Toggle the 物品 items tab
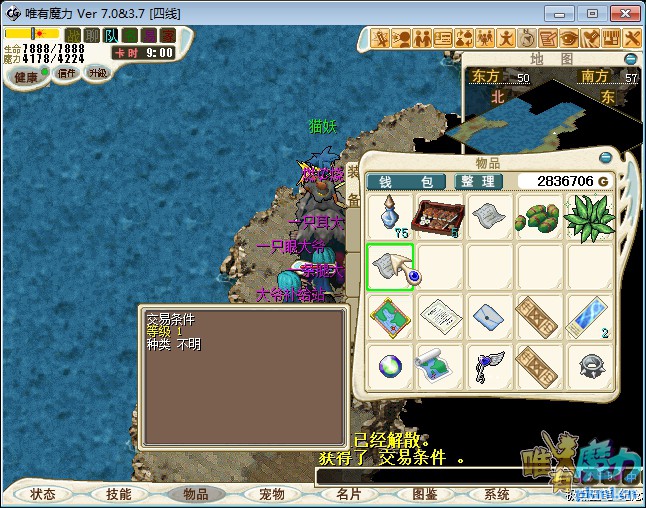Viewport: 646px width, 508px height. (x=196, y=494)
